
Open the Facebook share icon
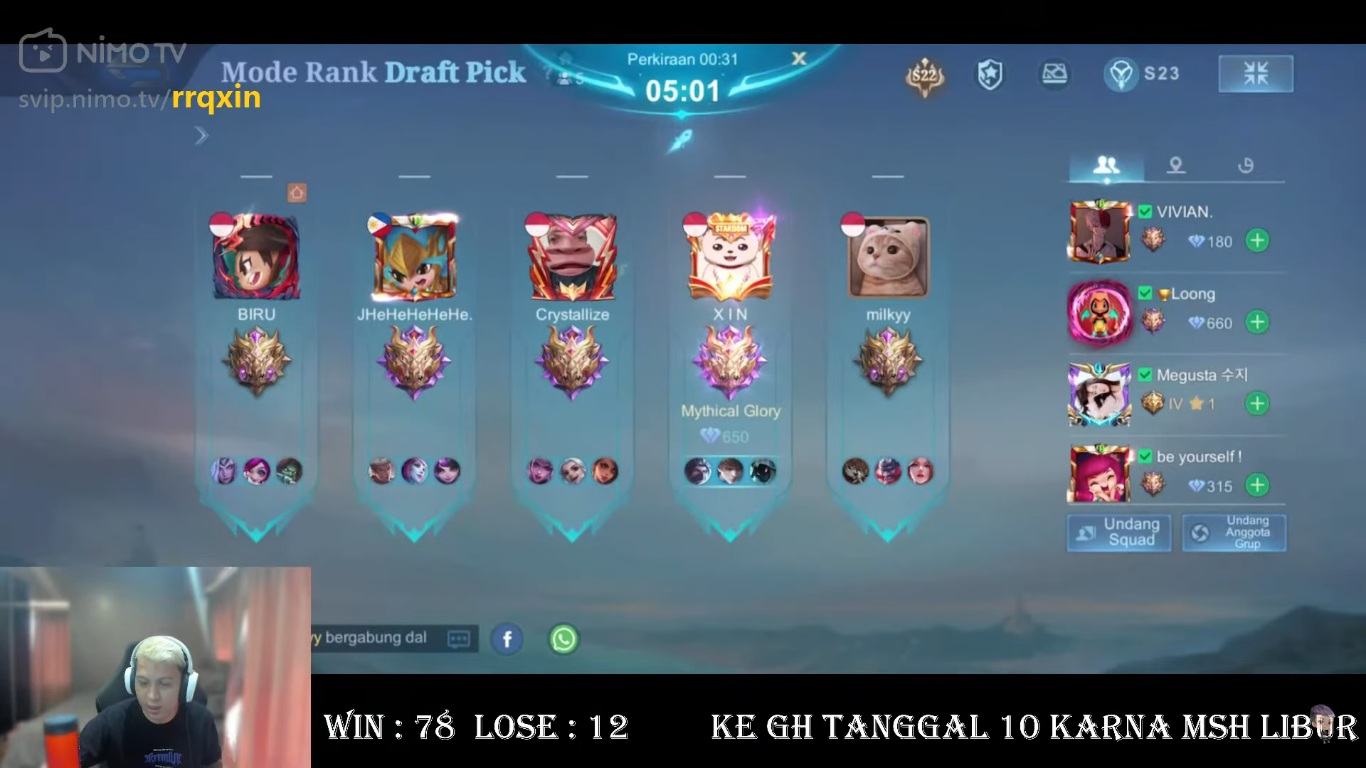click(x=507, y=639)
